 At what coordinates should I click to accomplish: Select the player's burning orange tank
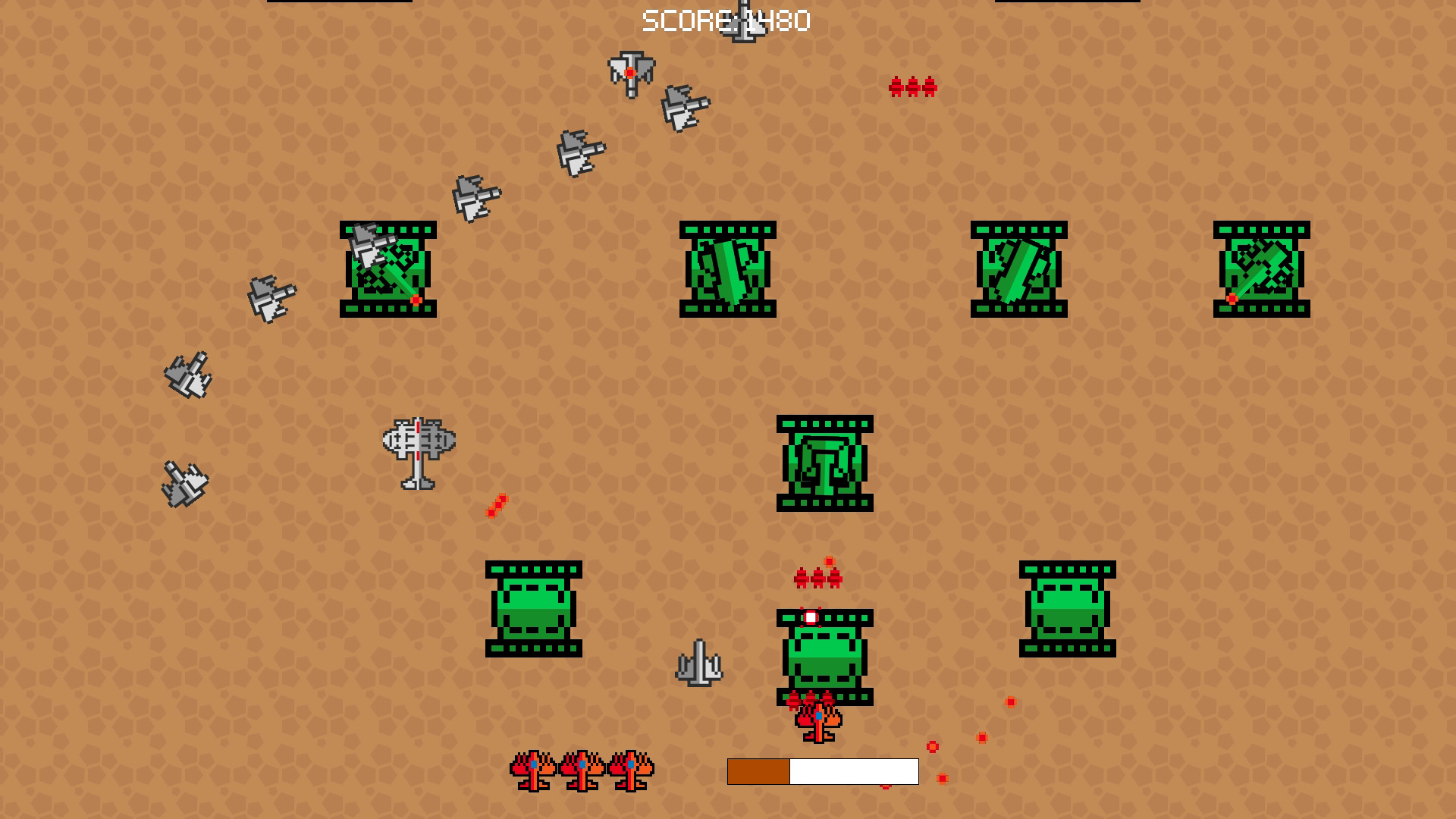pyautogui.click(x=817, y=724)
